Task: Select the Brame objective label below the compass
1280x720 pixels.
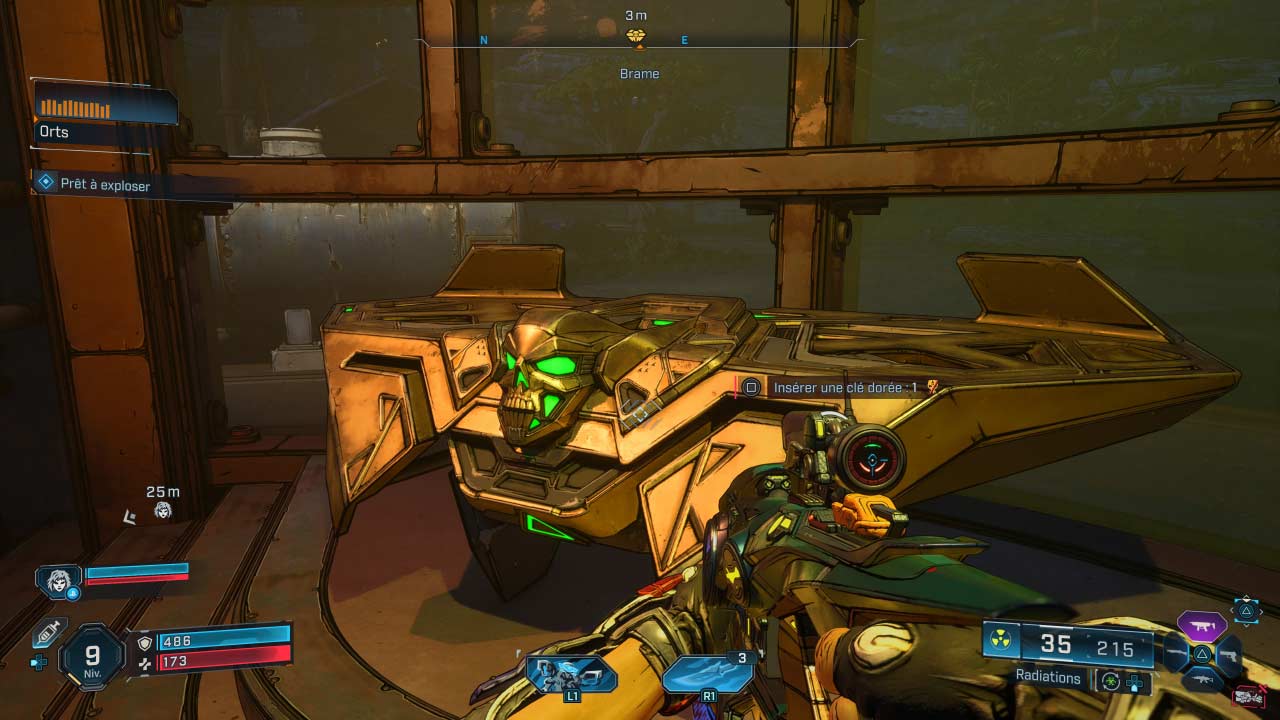Action: [x=639, y=73]
